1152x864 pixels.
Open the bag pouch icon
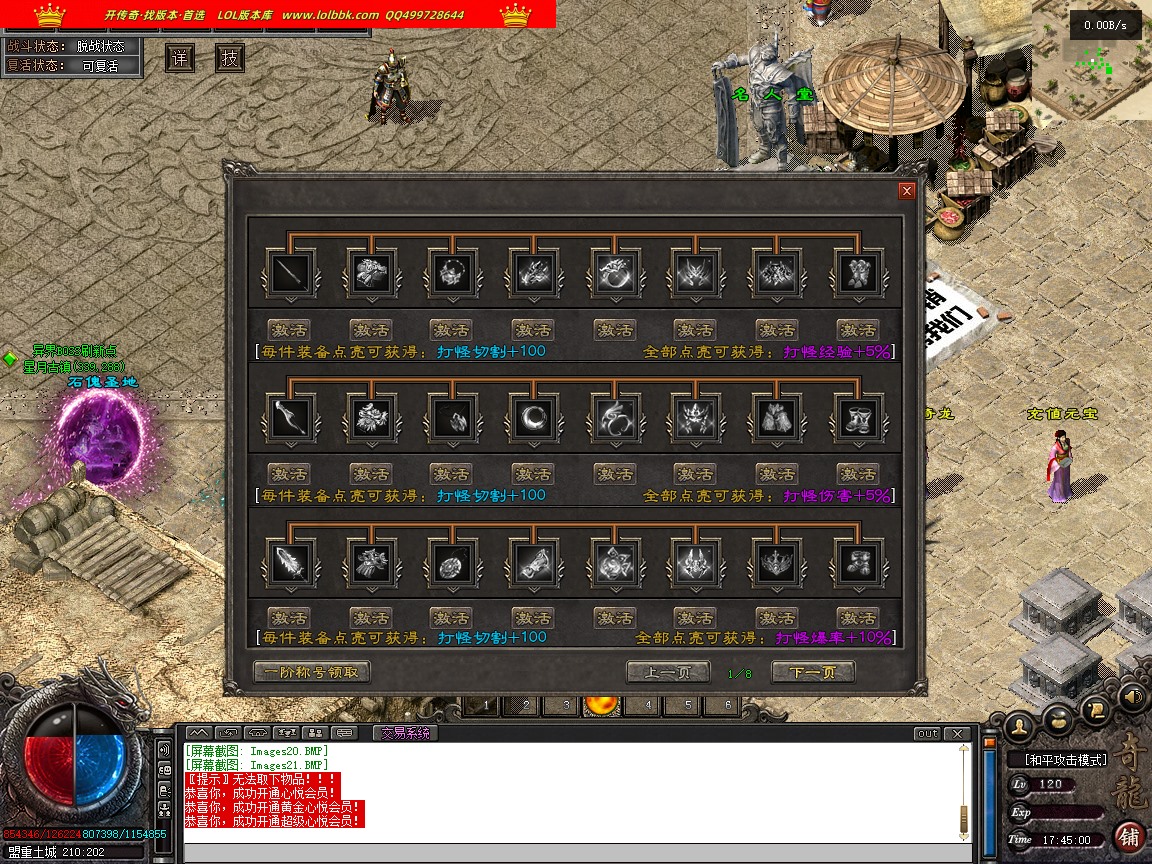click(x=1059, y=718)
